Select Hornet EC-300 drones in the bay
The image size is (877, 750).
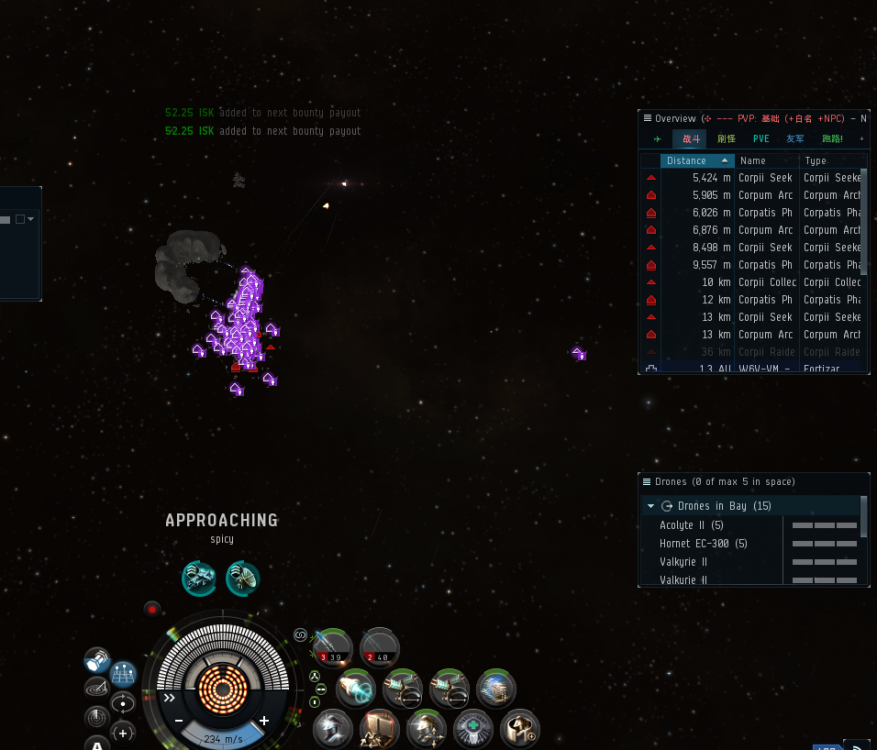point(703,544)
